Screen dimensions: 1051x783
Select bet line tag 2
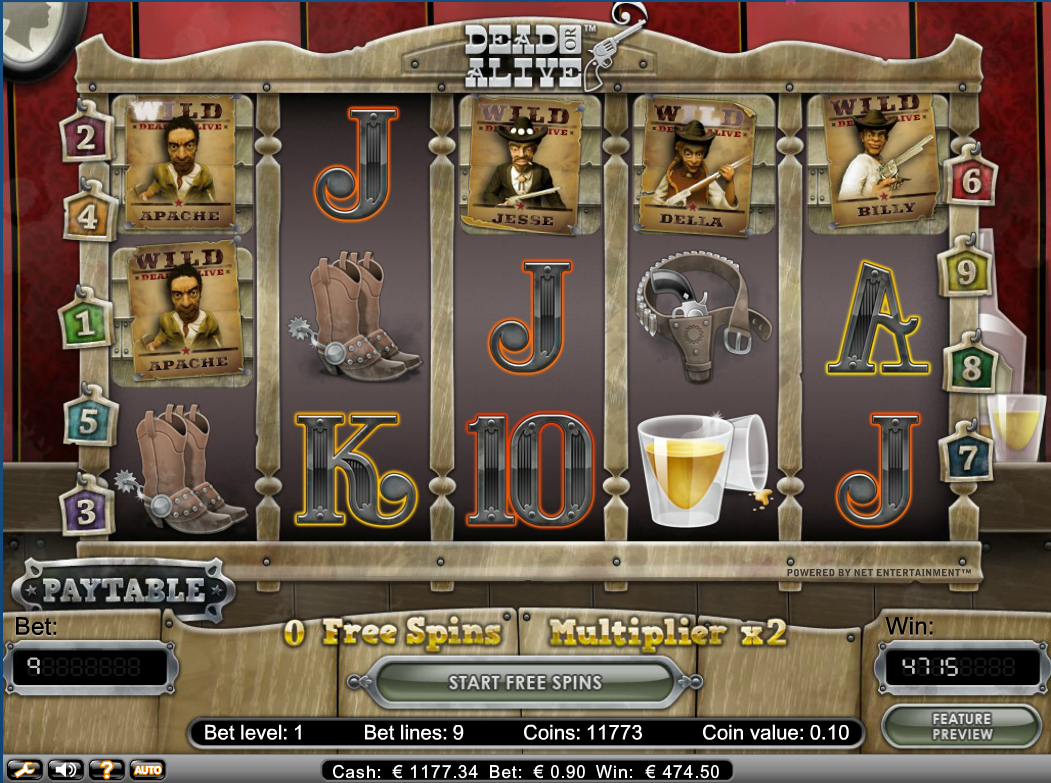(86, 136)
